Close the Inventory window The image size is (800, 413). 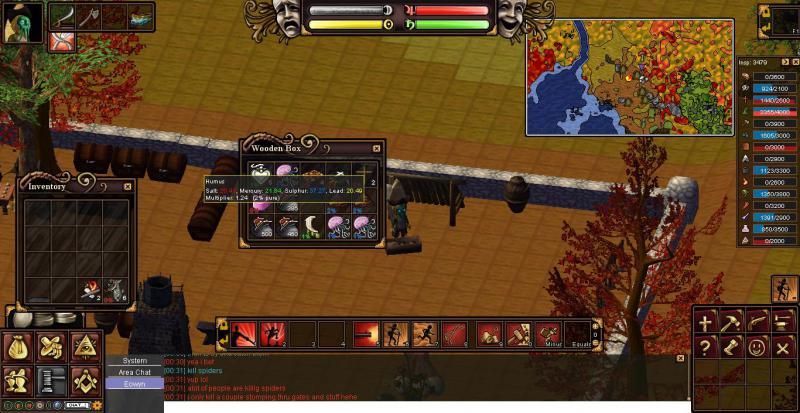pyautogui.click(x=127, y=186)
